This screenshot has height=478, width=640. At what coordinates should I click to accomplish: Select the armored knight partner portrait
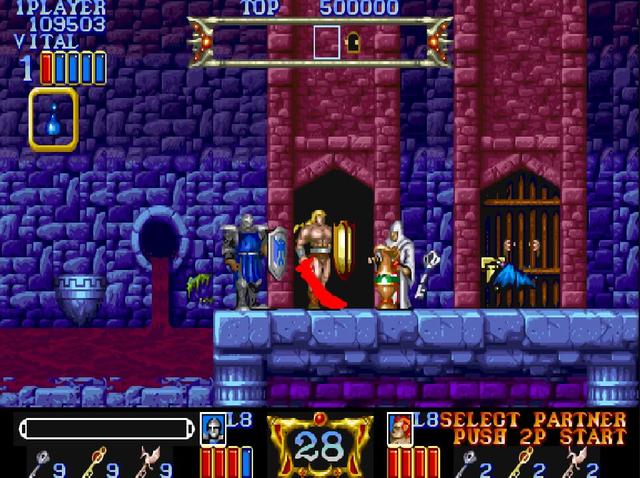click(213, 428)
